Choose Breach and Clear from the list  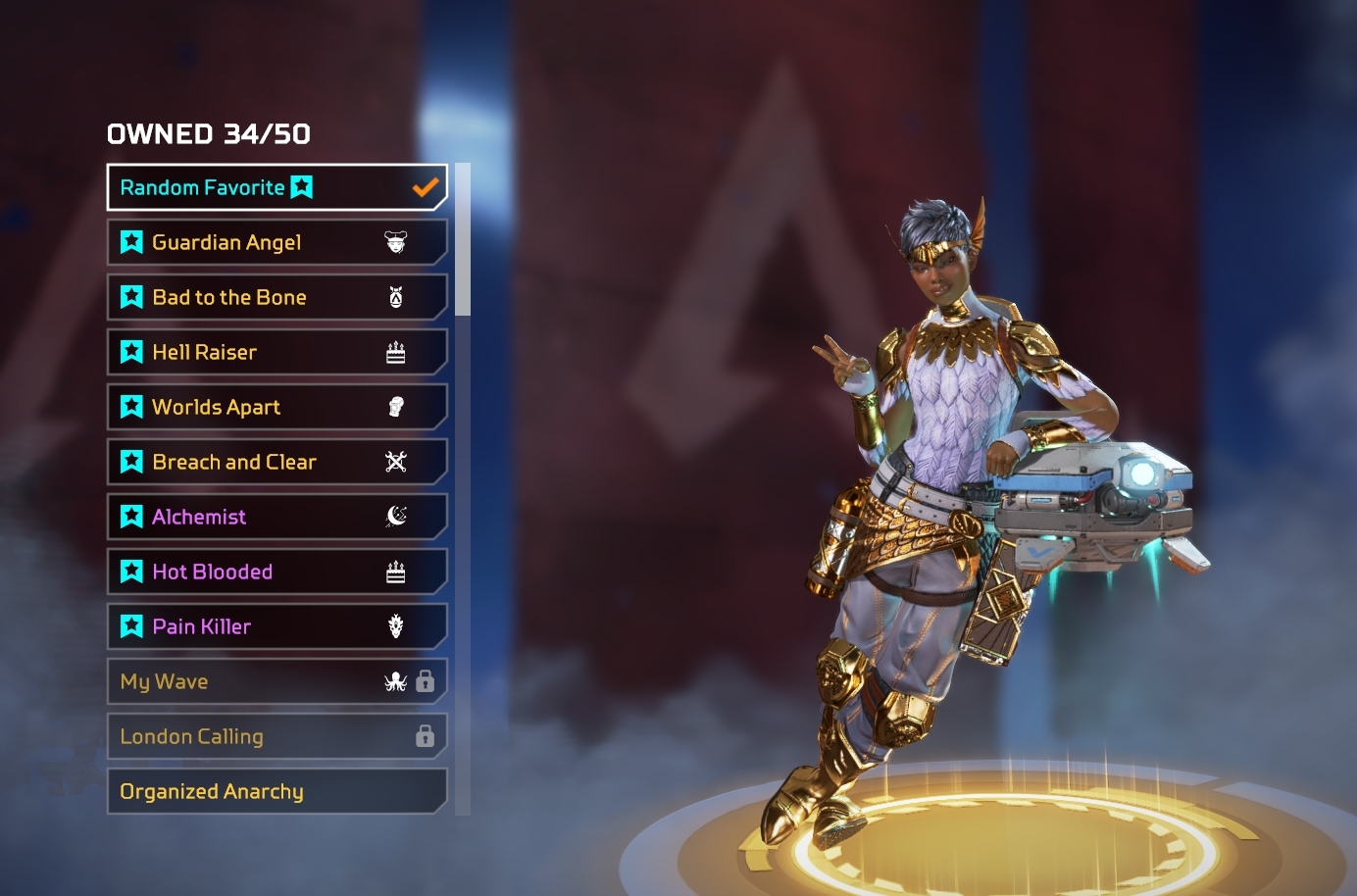275,462
